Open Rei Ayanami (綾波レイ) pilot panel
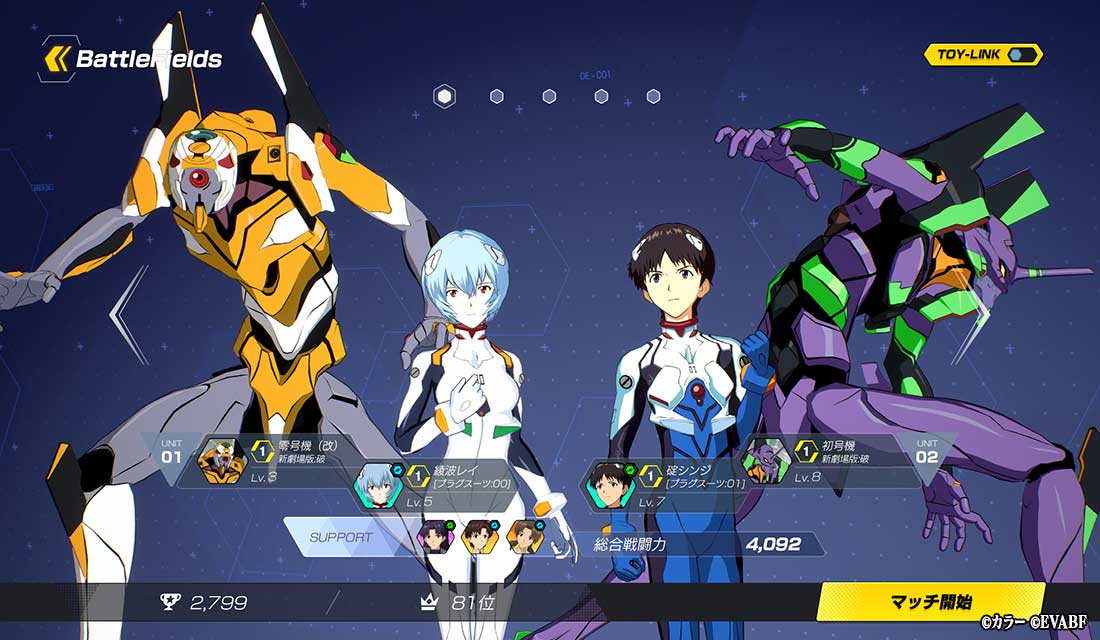Screen dimensions: 1100x640 (440, 484)
